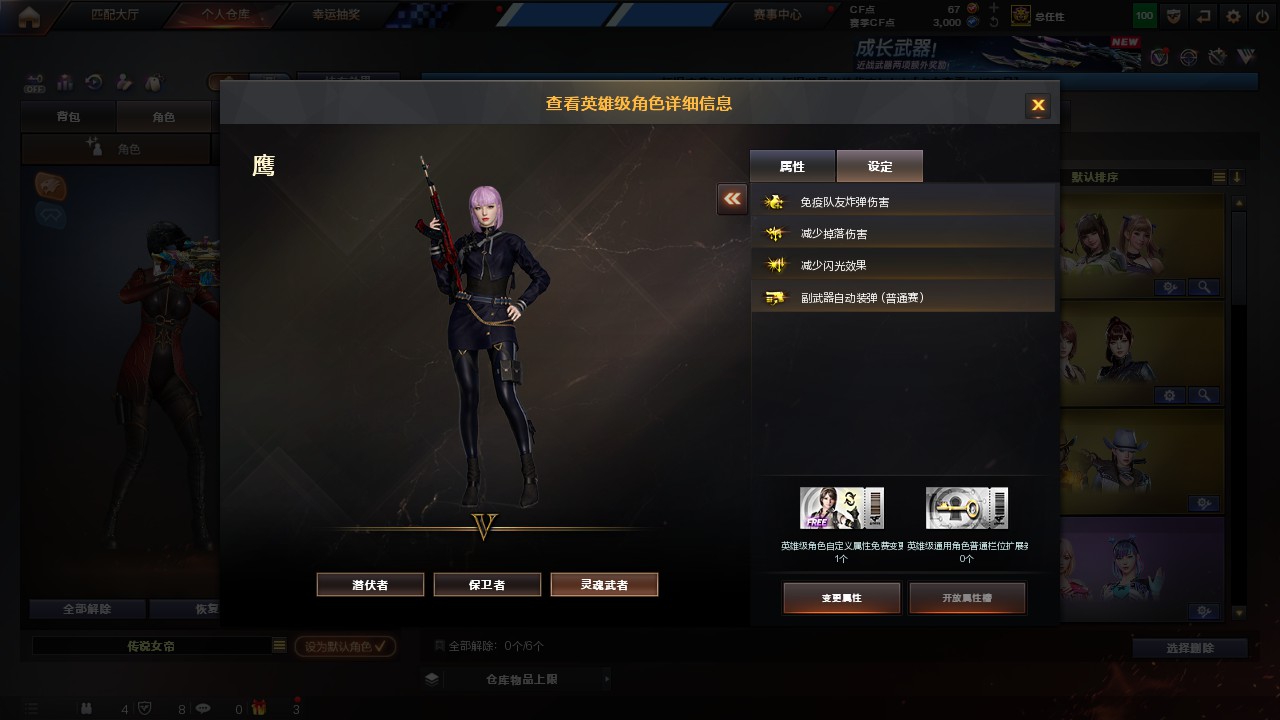Go to the home screen icon
The width and height of the screenshot is (1280, 720).
[x=29, y=16]
